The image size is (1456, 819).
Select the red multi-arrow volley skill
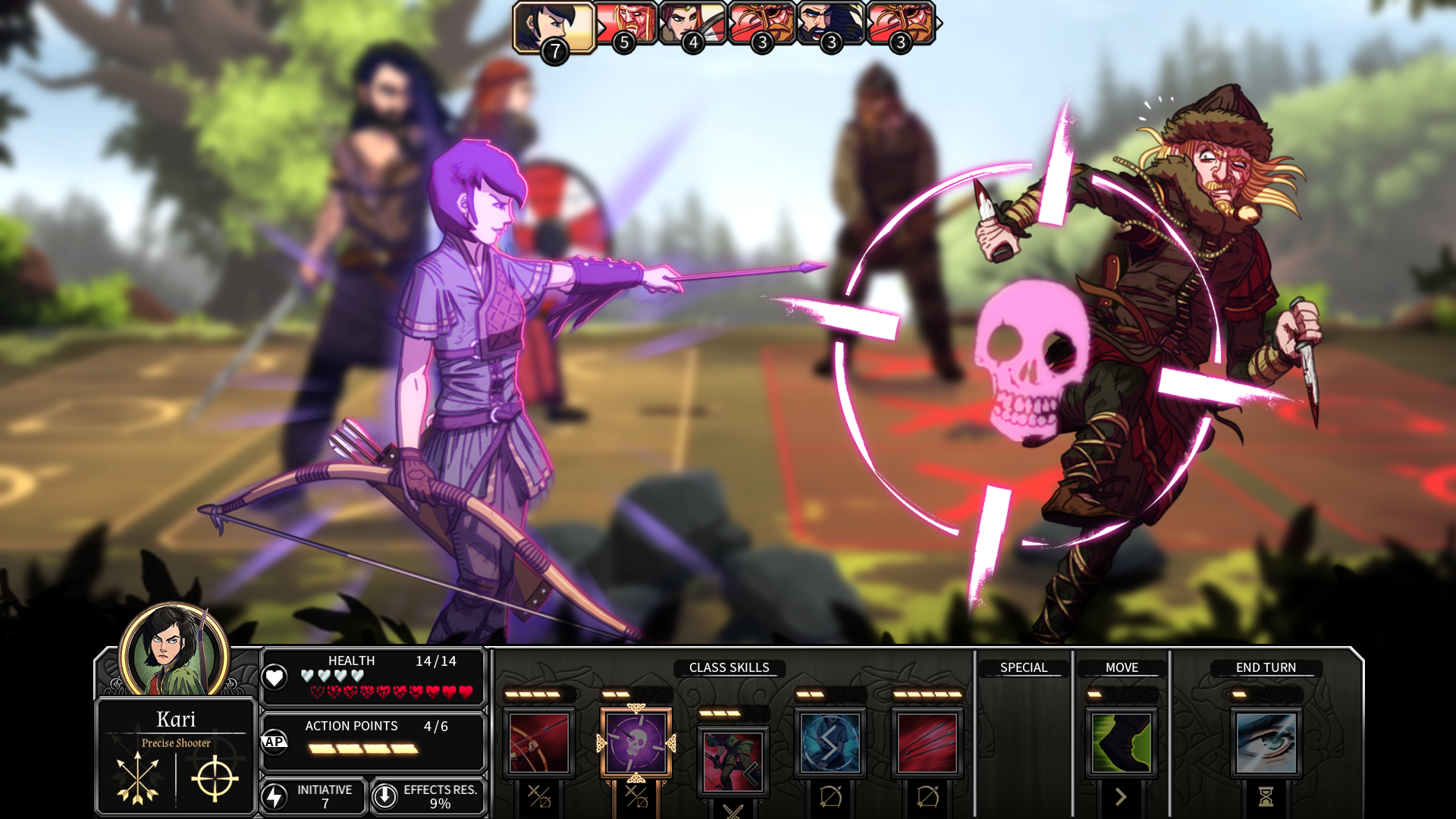[927, 743]
